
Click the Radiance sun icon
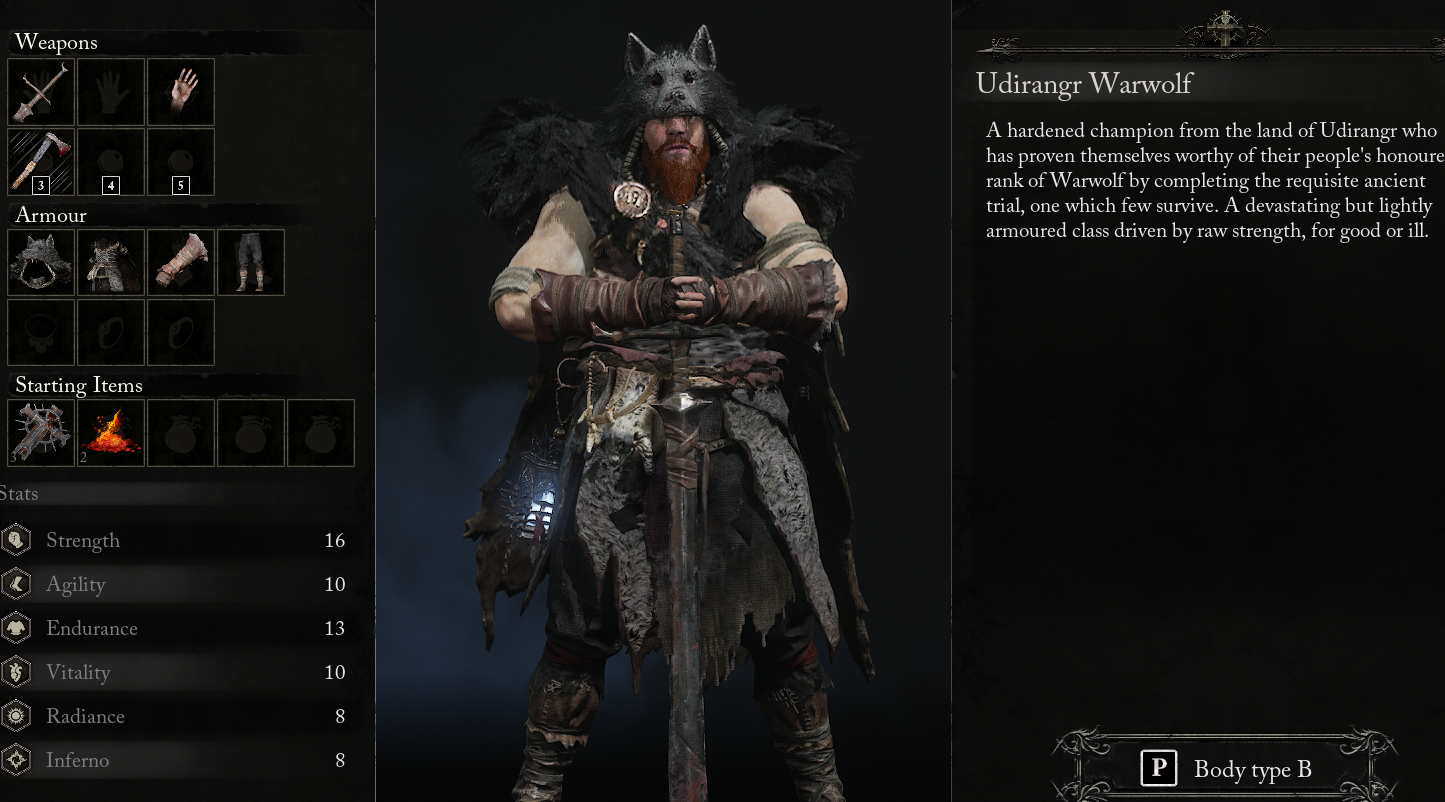(x=18, y=716)
